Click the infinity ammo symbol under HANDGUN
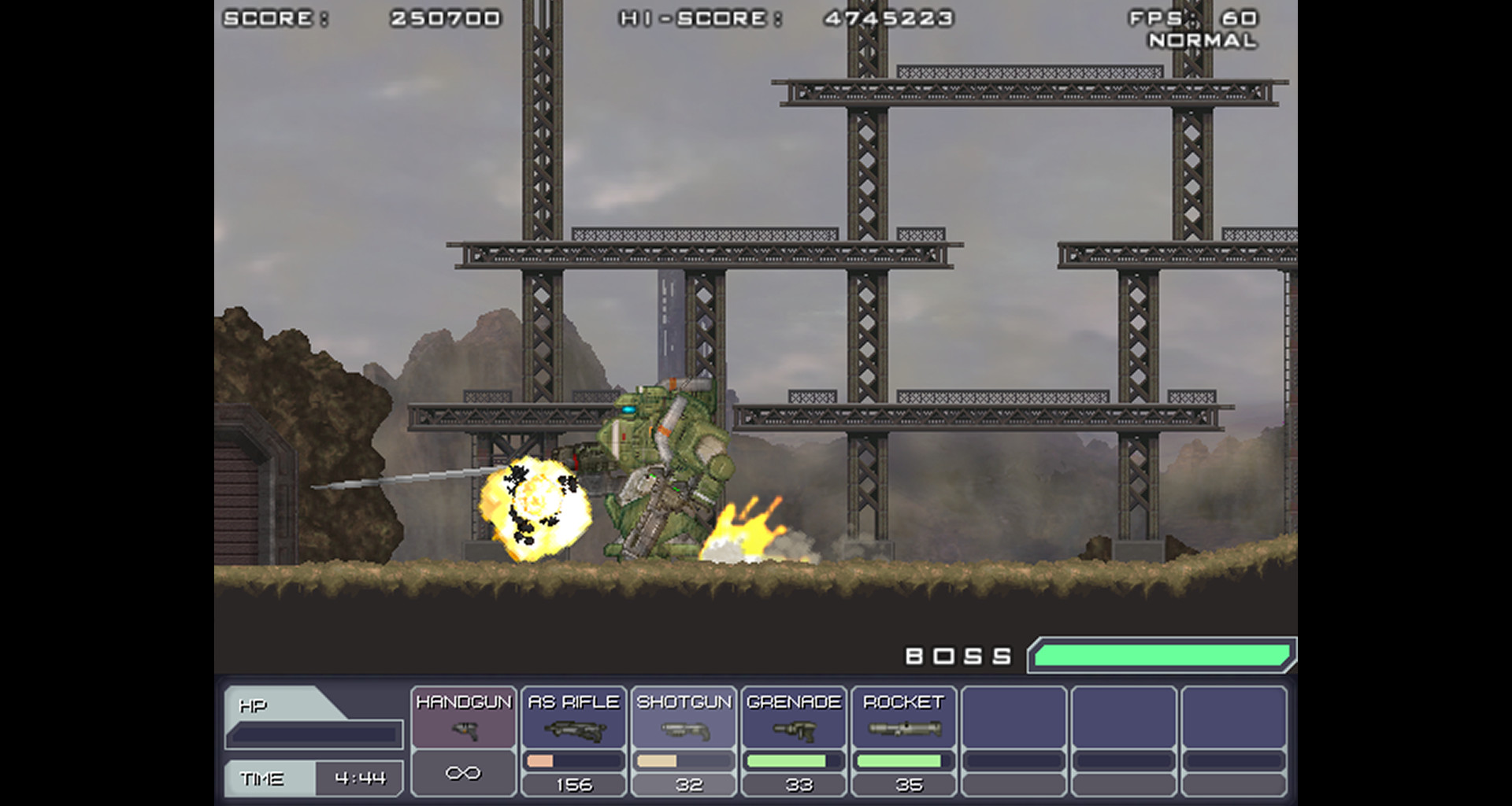 pos(463,772)
